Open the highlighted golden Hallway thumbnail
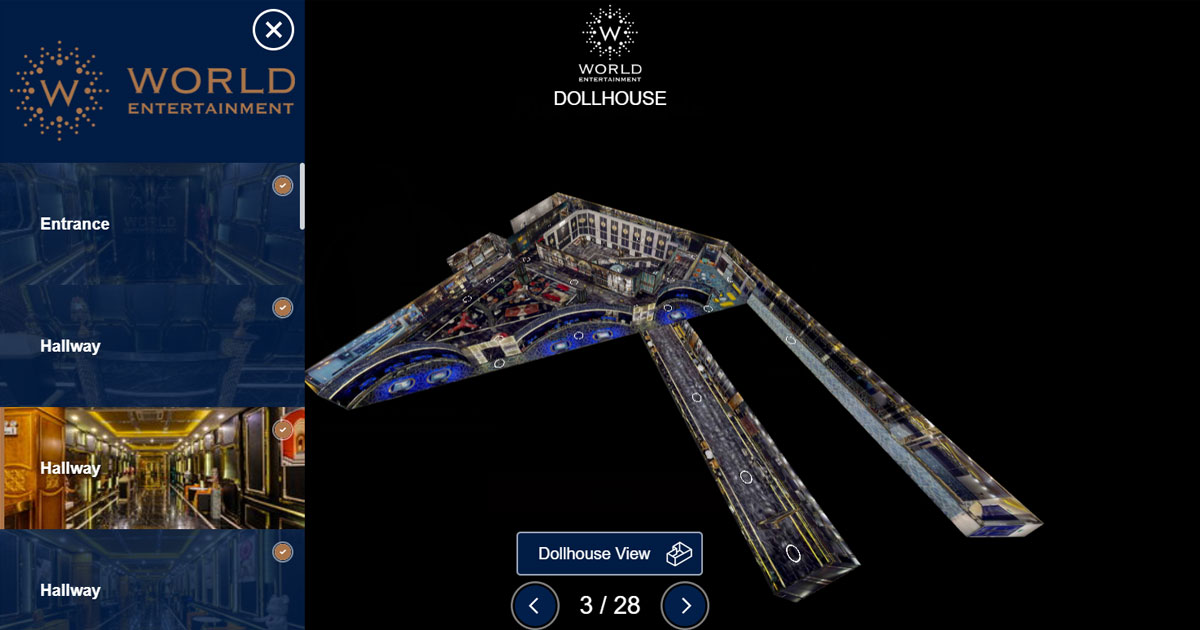Image resolution: width=1200 pixels, height=630 pixels. pyautogui.click(x=150, y=467)
